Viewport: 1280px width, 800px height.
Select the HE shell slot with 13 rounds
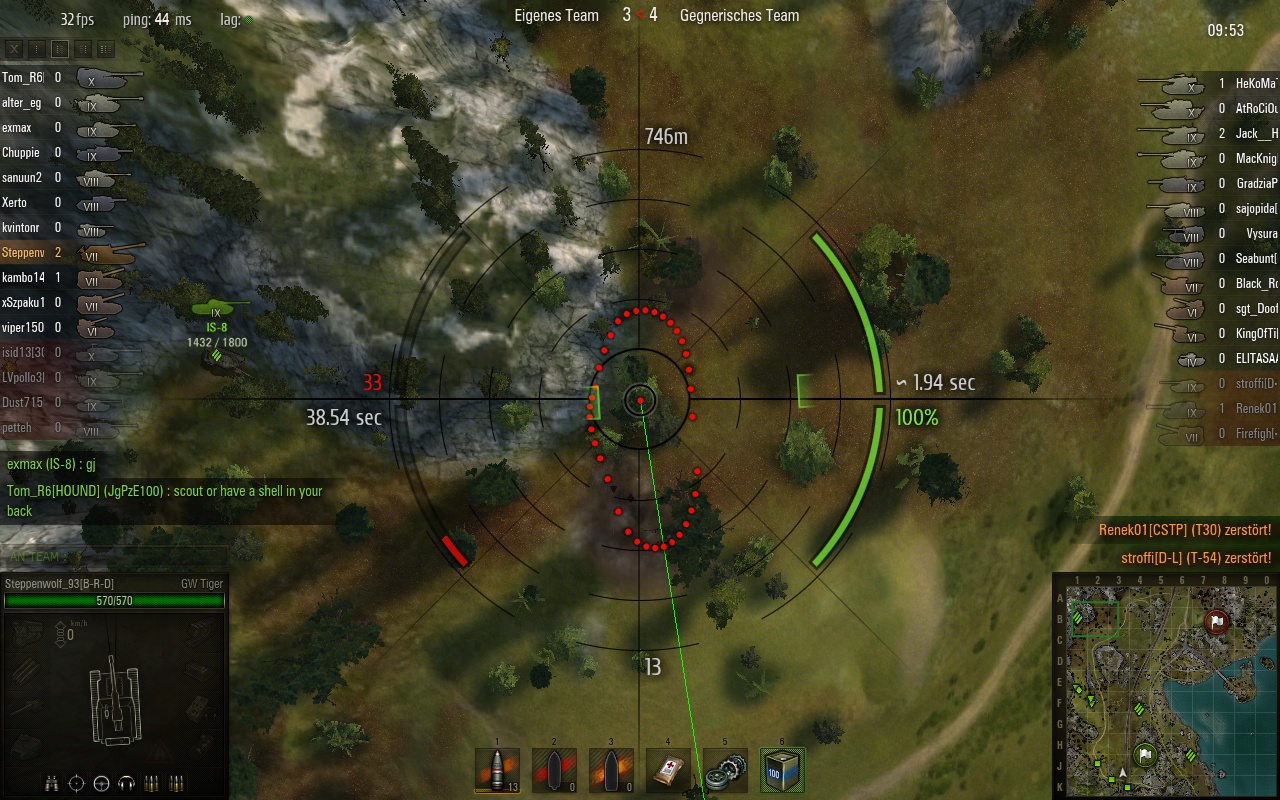(497, 771)
